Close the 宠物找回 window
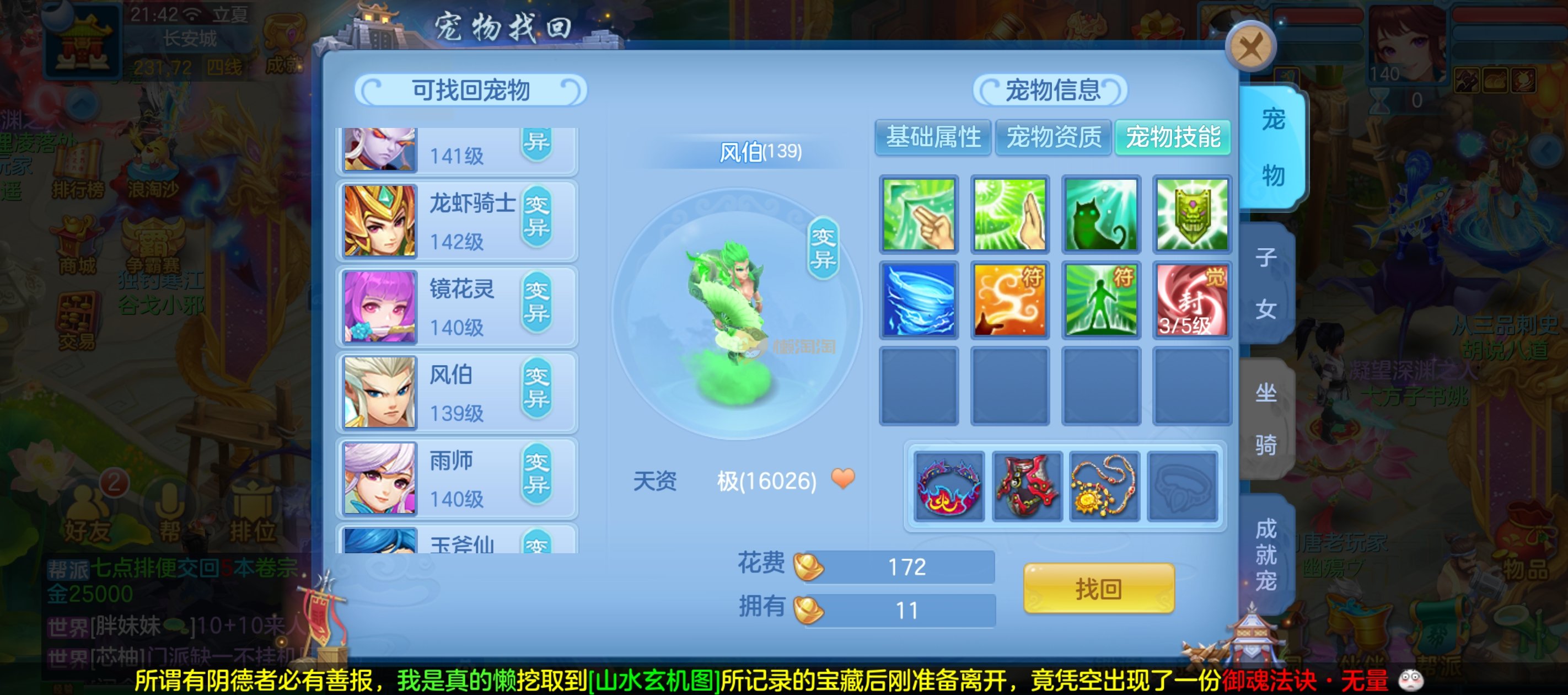 coord(1250,46)
